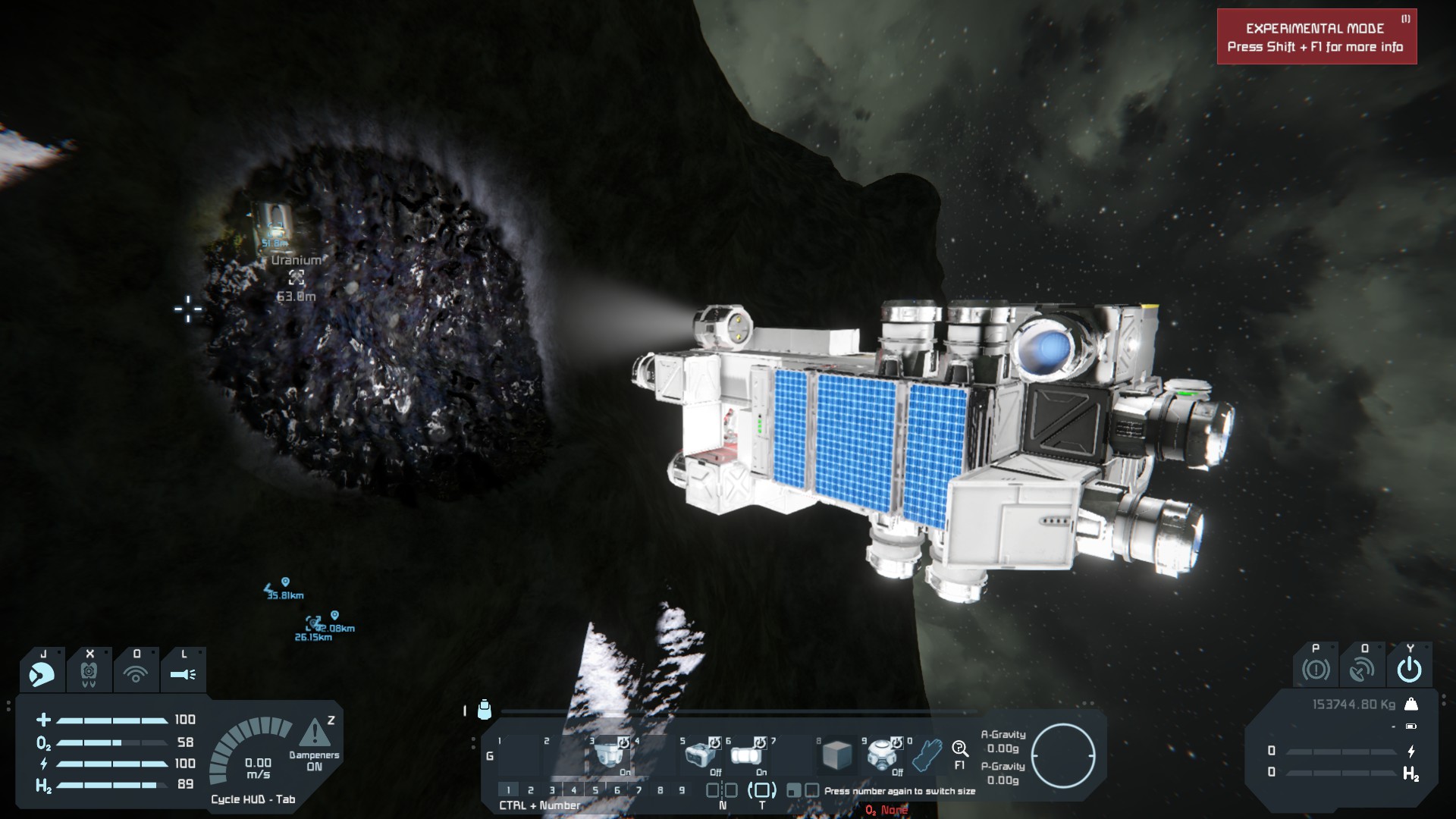
Task: Open help via the magnifier question icon
Action: tap(960, 750)
